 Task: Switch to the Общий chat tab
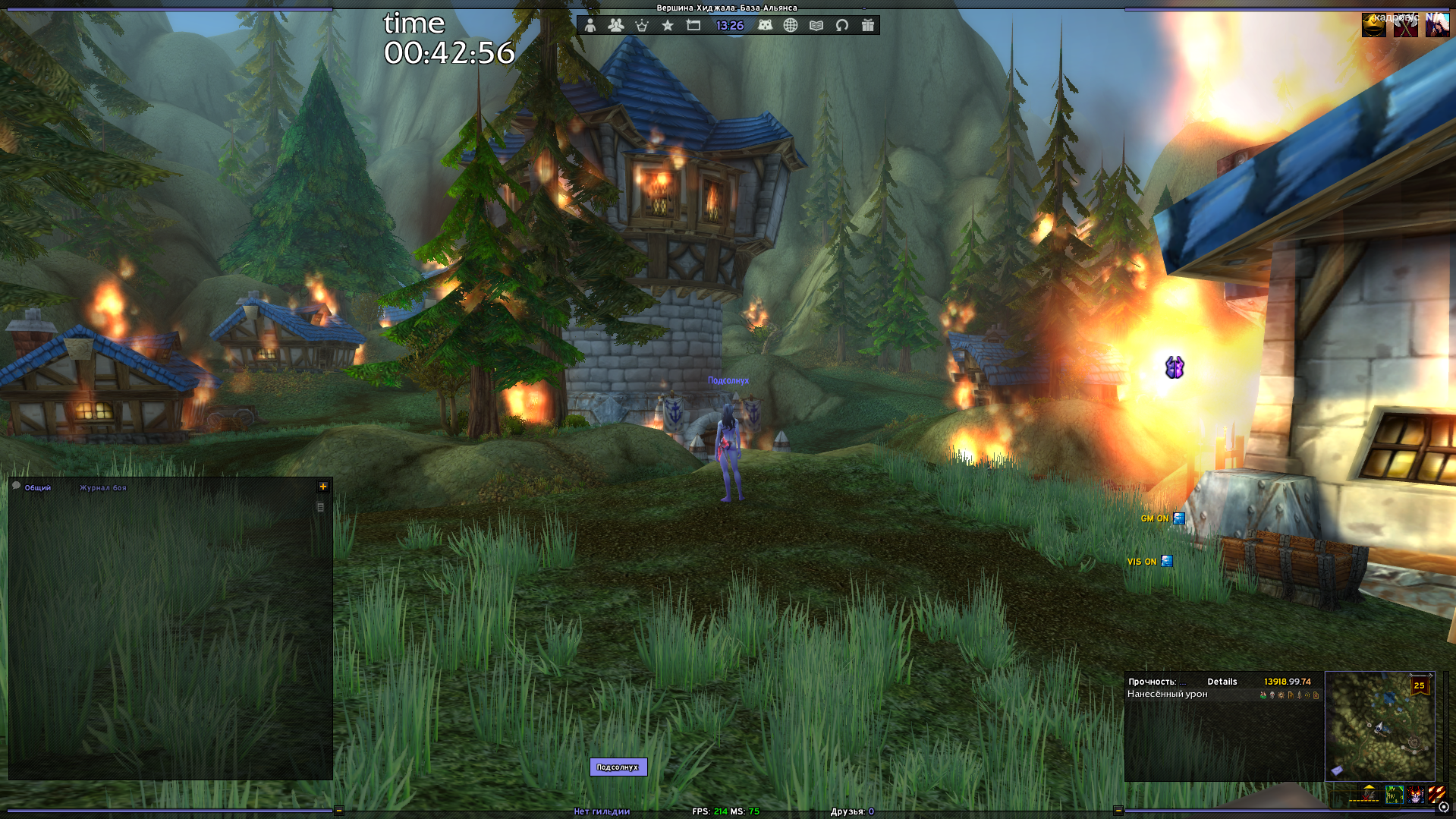(37, 488)
